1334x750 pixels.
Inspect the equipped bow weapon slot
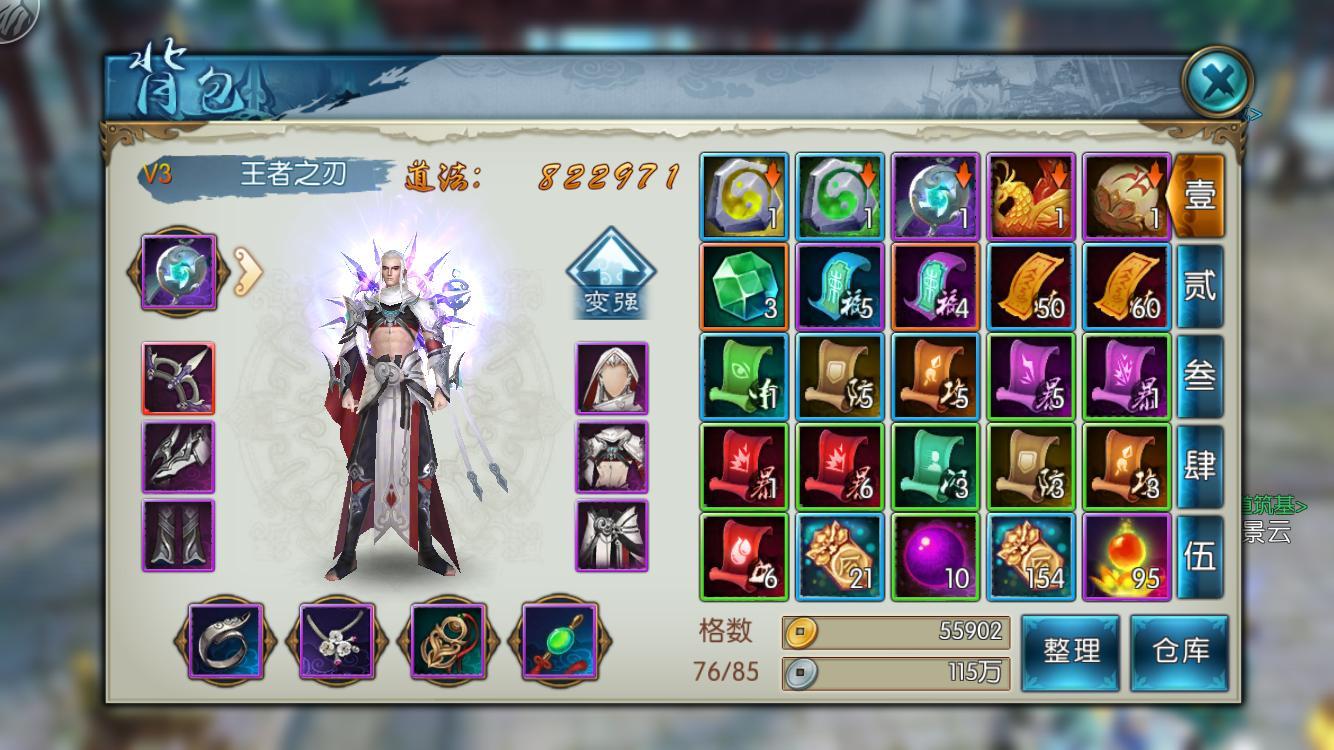[178, 378]
